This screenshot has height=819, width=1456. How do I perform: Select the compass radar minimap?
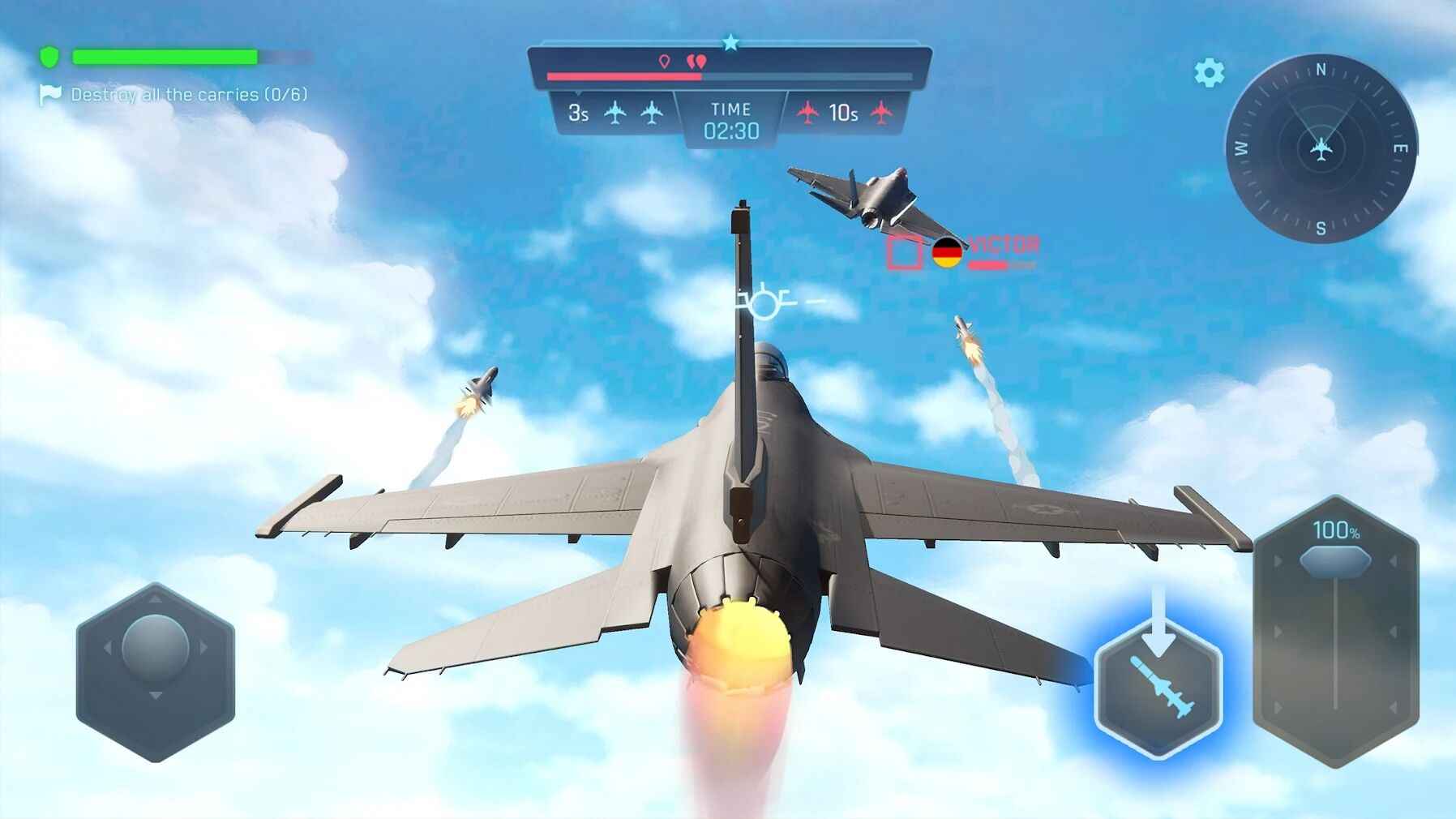point(1321,149)
